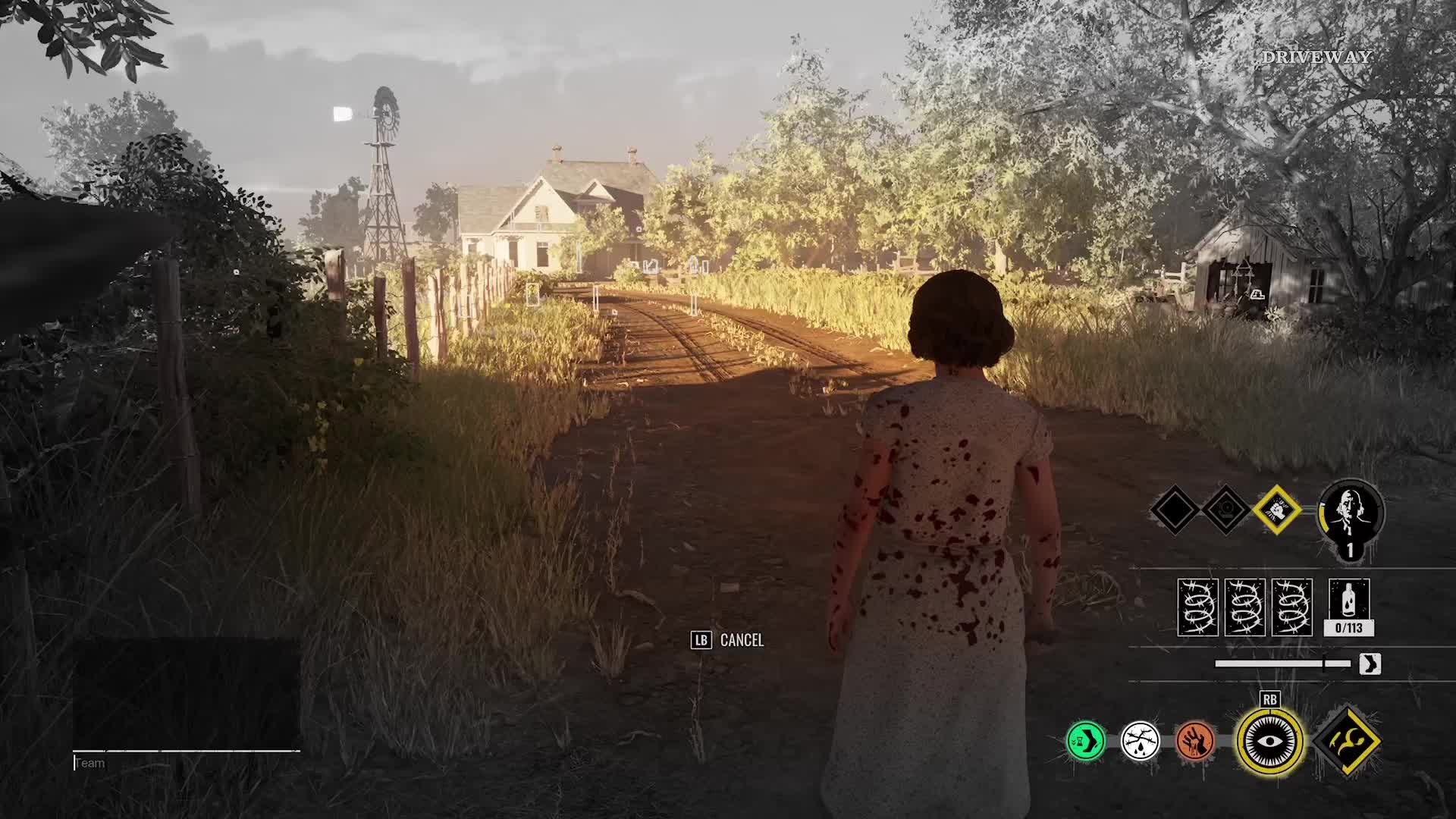Click the boot sprint icon beside stamina bar
The height and width of the screenshot is (819, 1456).
1370,664
